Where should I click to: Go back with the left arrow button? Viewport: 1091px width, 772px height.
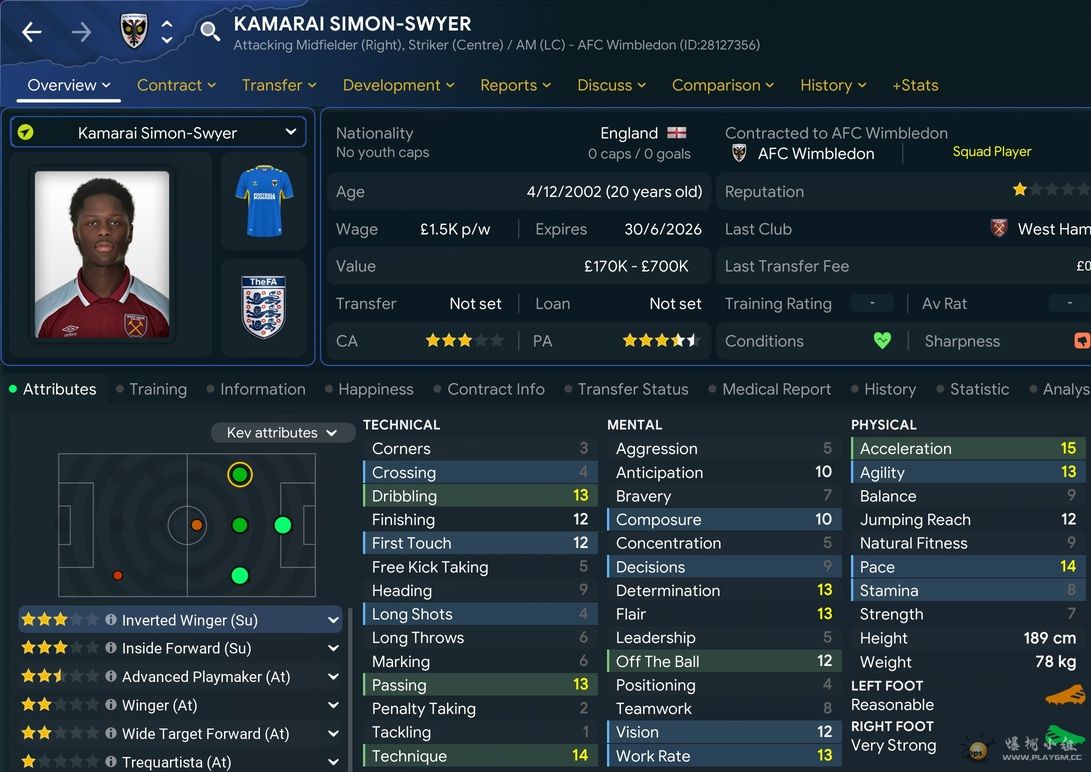[x=32, y=32]
